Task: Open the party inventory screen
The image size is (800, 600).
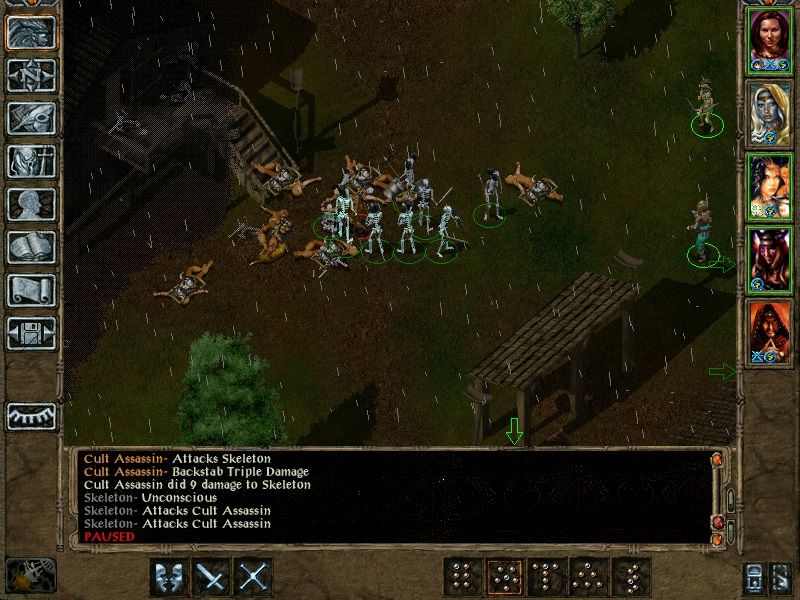Action: tap(32, 160)
